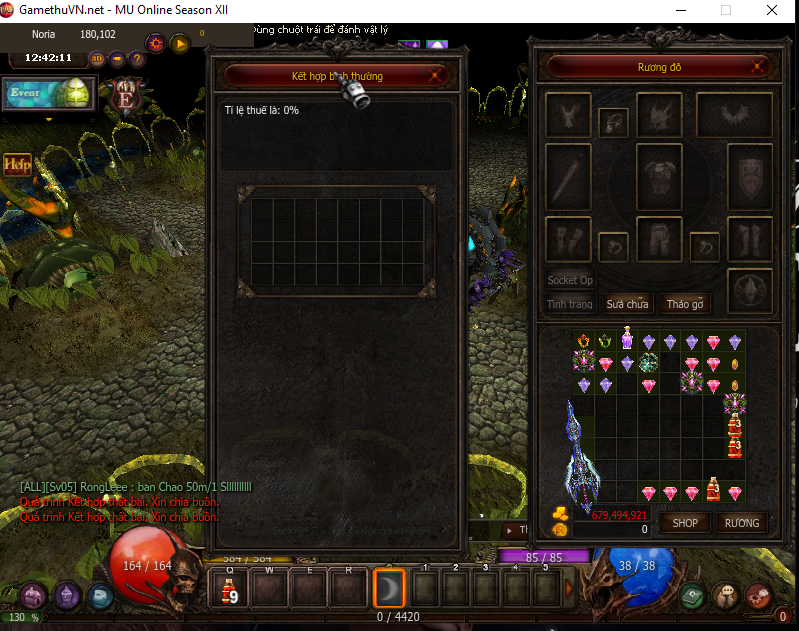Click the question mark round button
799x631 pixels.
[x=138, y=58]
